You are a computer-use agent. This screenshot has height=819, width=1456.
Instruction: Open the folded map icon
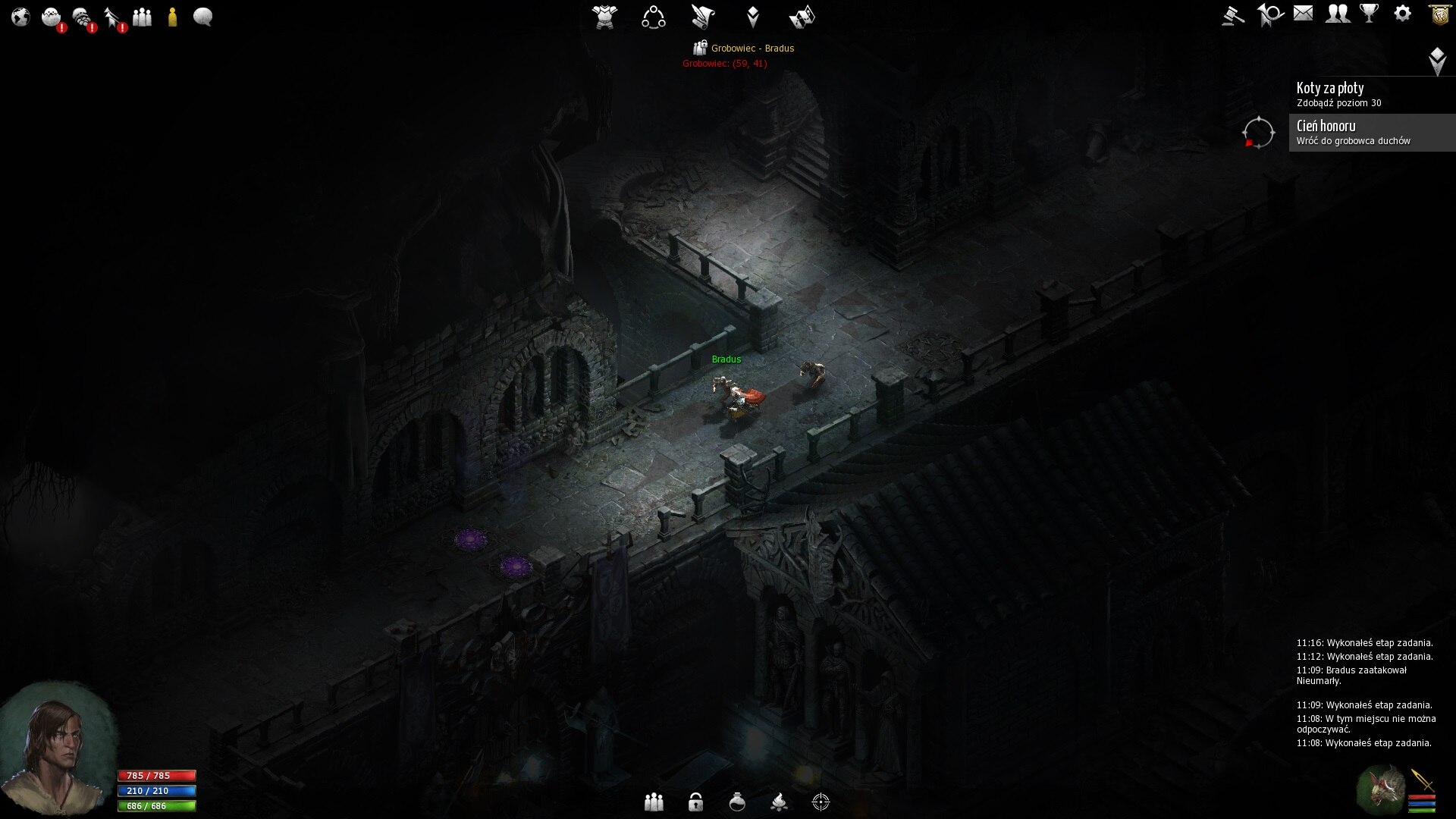802,17
